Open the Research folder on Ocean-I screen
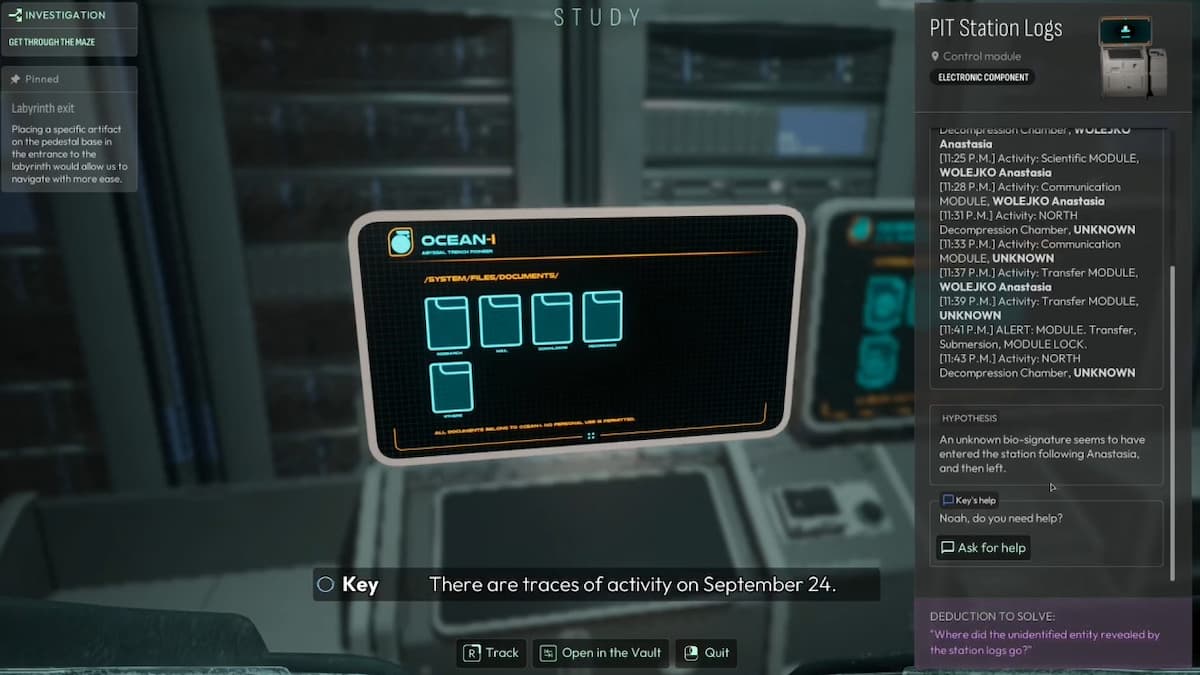This screenshot has width=1200, height=675. point(447,323)
